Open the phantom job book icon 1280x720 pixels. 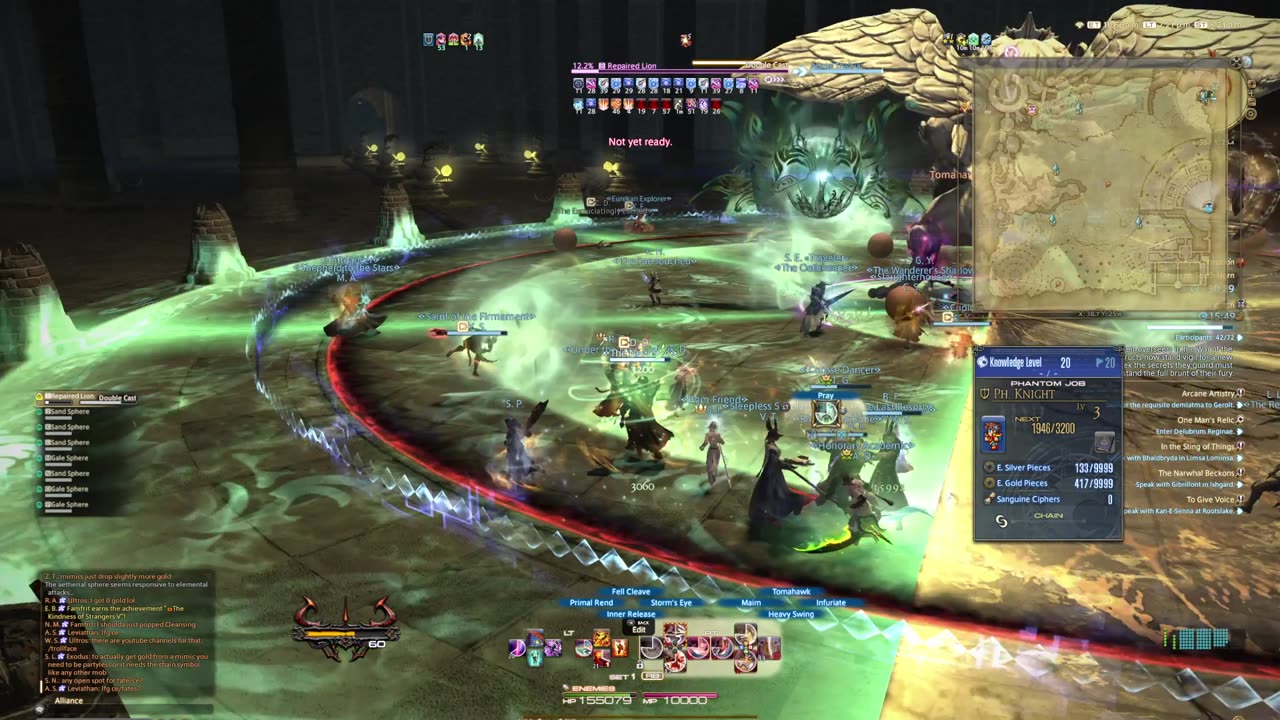pyautogui.click(x=1103, y=442)
